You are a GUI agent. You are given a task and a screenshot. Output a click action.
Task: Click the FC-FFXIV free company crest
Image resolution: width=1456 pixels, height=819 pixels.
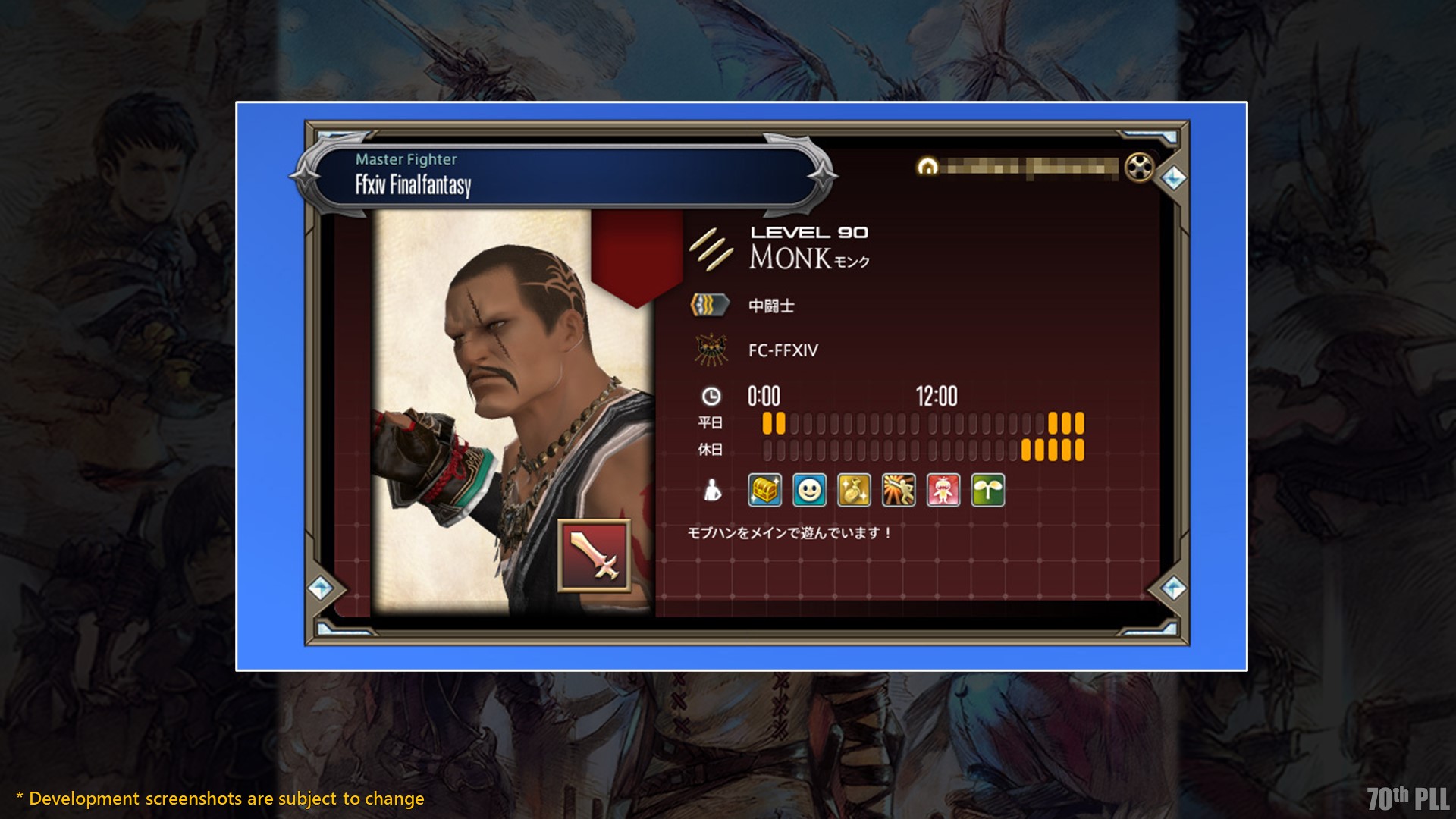711,350
